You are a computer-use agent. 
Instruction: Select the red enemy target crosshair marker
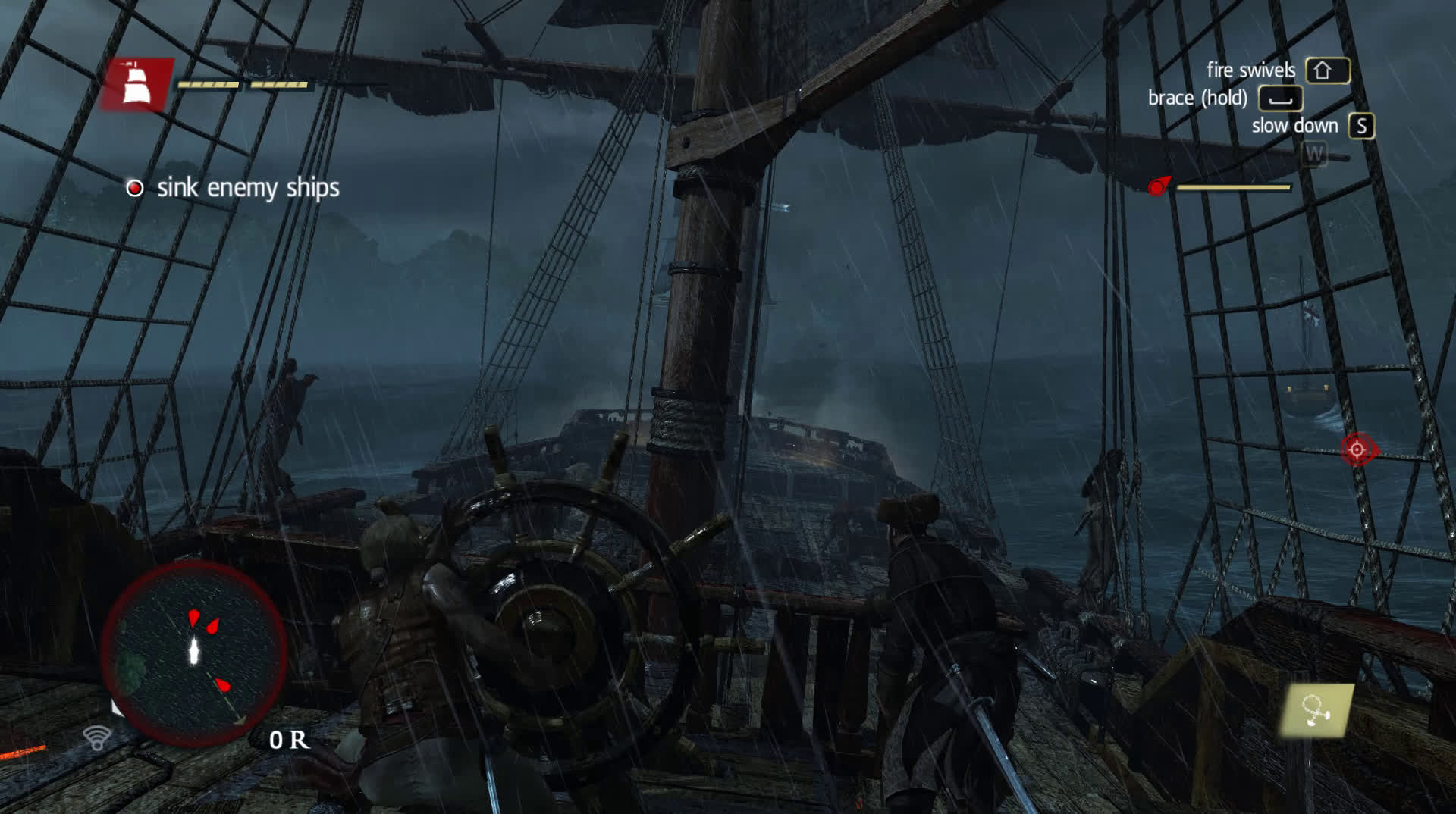click(1357, 450)
